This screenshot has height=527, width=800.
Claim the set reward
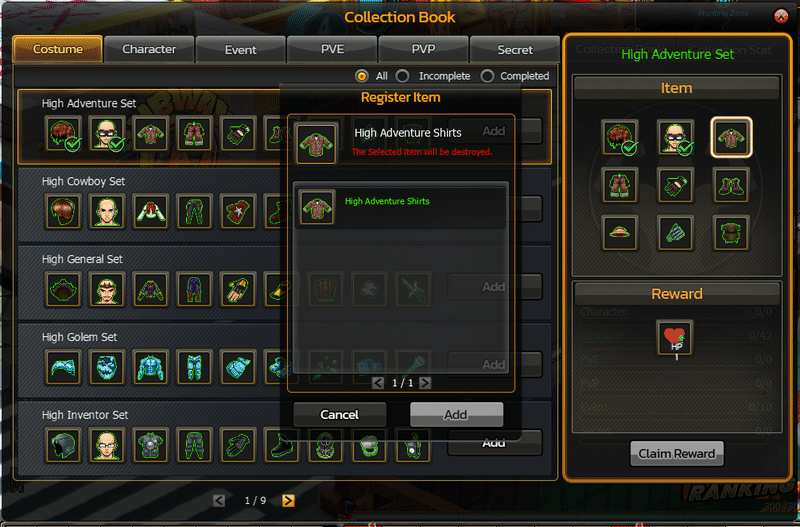(x=676, y=453)
